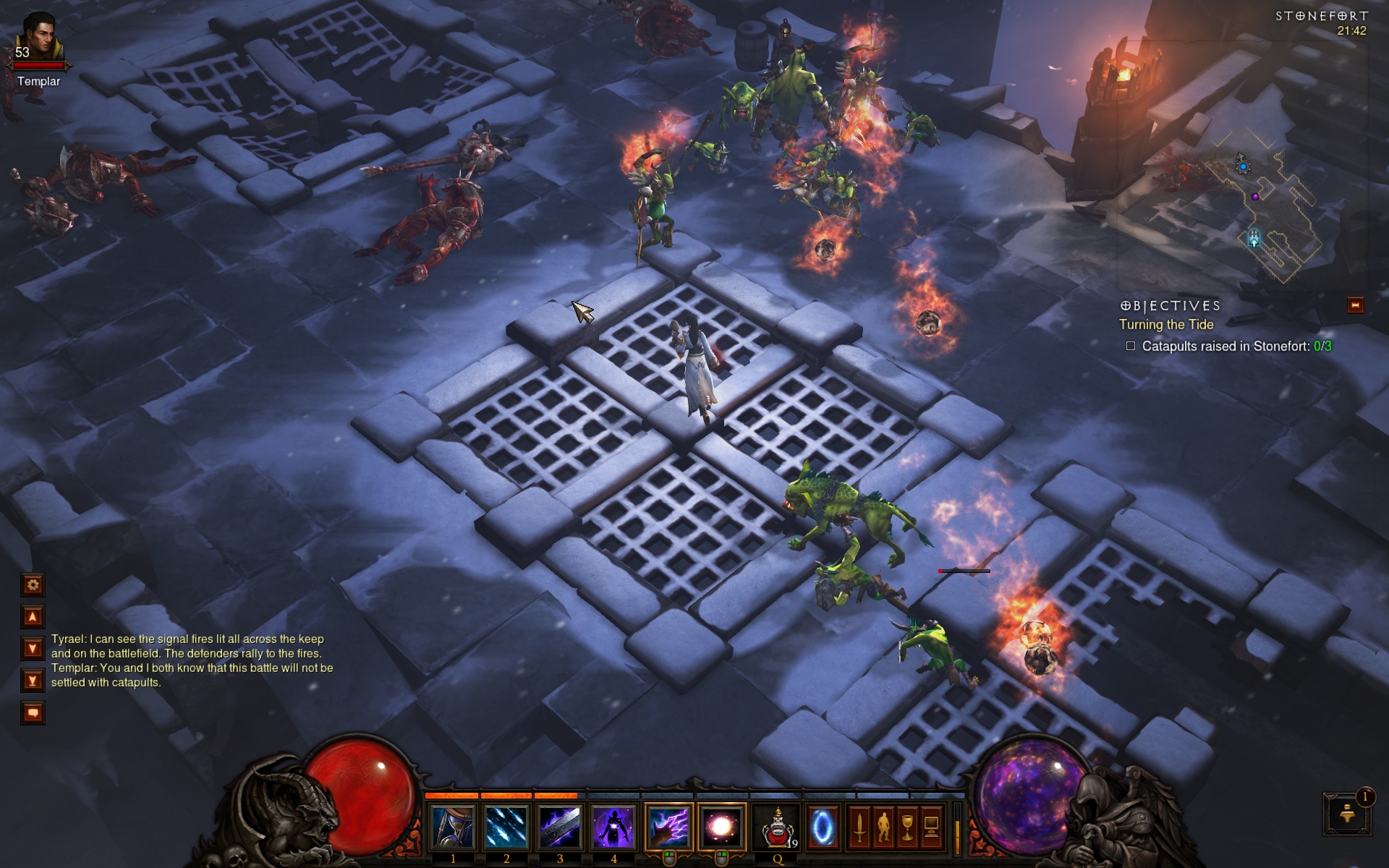Activate the purple silhouette skill in slot 4

click(x=613, y=827)
